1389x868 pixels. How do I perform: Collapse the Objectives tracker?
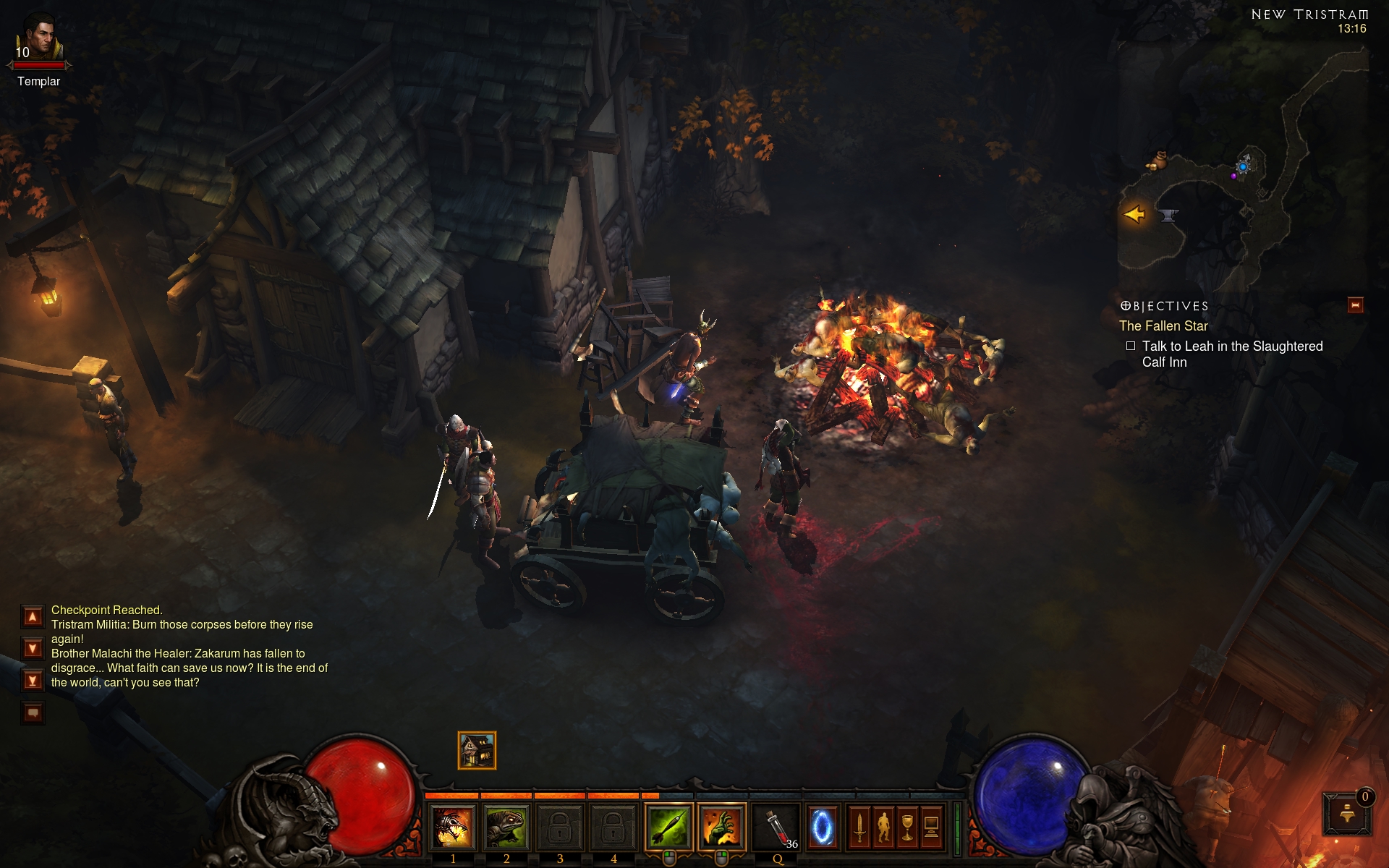tap(1355, 305)
